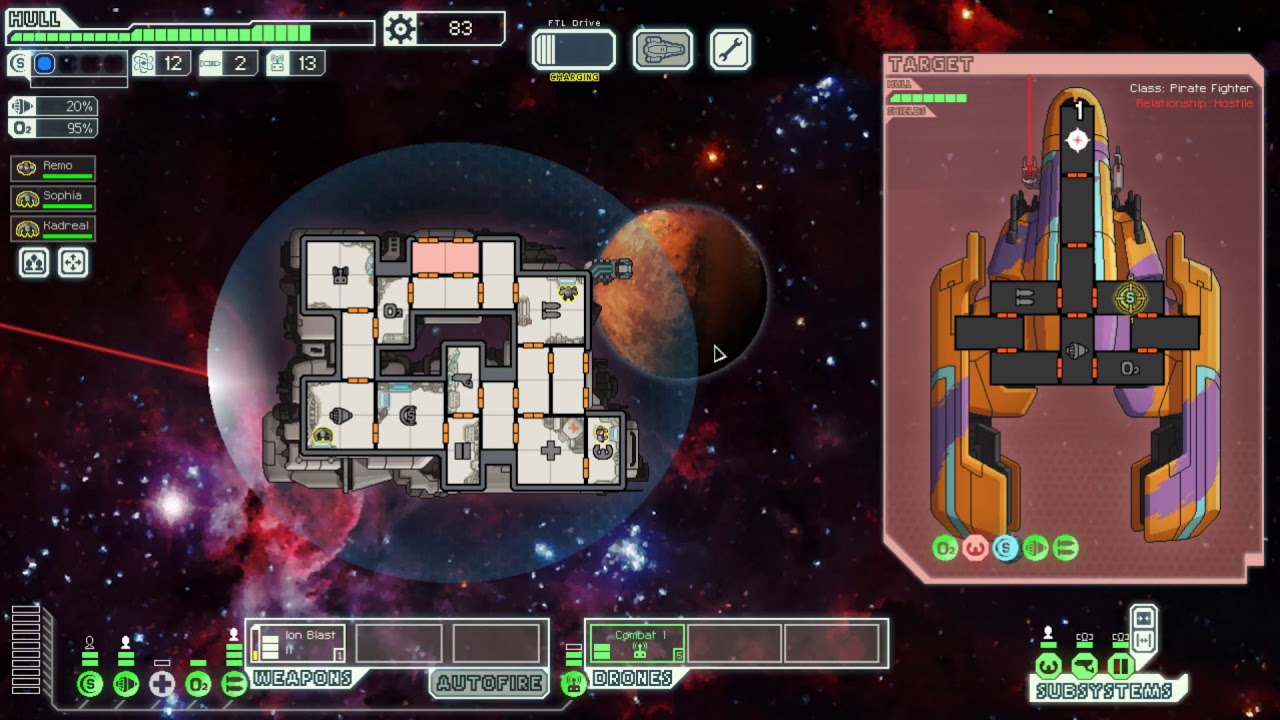This screenshot has width=1280, height=720.
Task: Activate the Combat I drone slot
Action: [x=637, y=642]
